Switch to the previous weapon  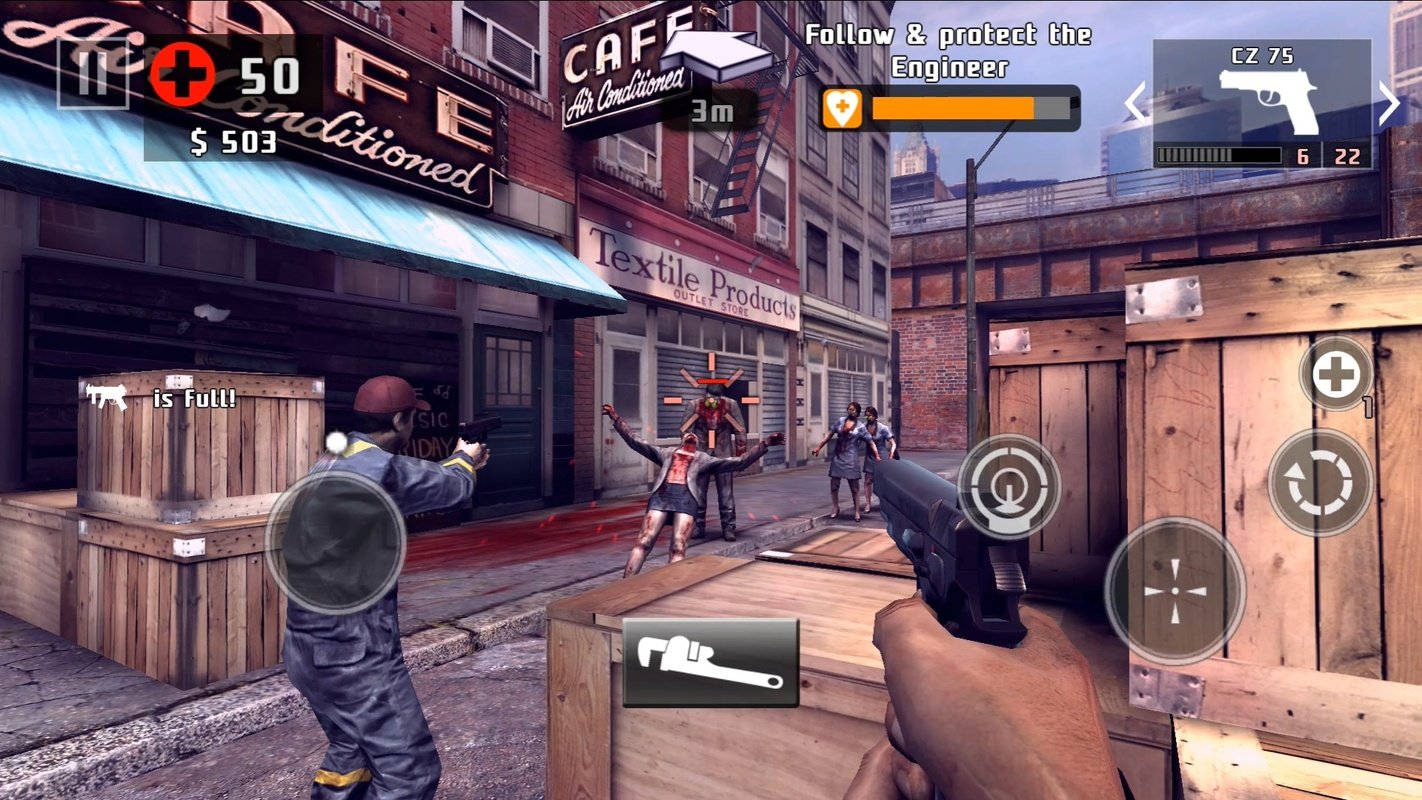click(x=1135, y=103)
